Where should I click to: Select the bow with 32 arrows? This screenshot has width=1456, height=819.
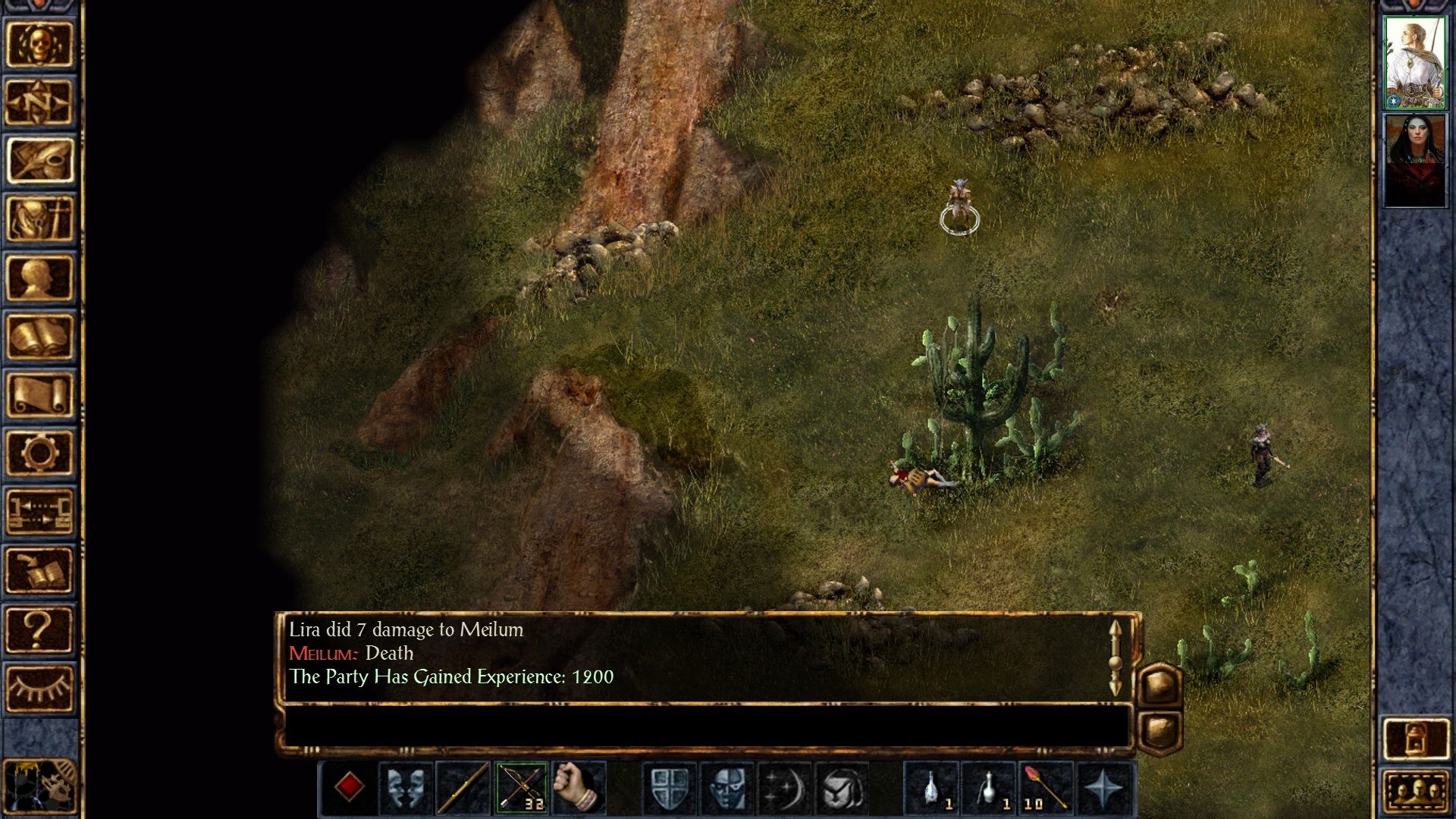521,789
